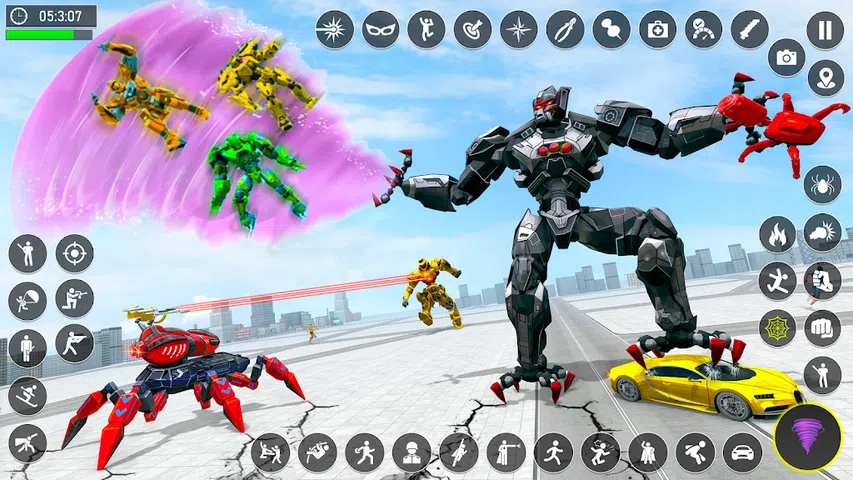Use the first aid medkit
853x480 pixels.
click(x=657, y=30)
